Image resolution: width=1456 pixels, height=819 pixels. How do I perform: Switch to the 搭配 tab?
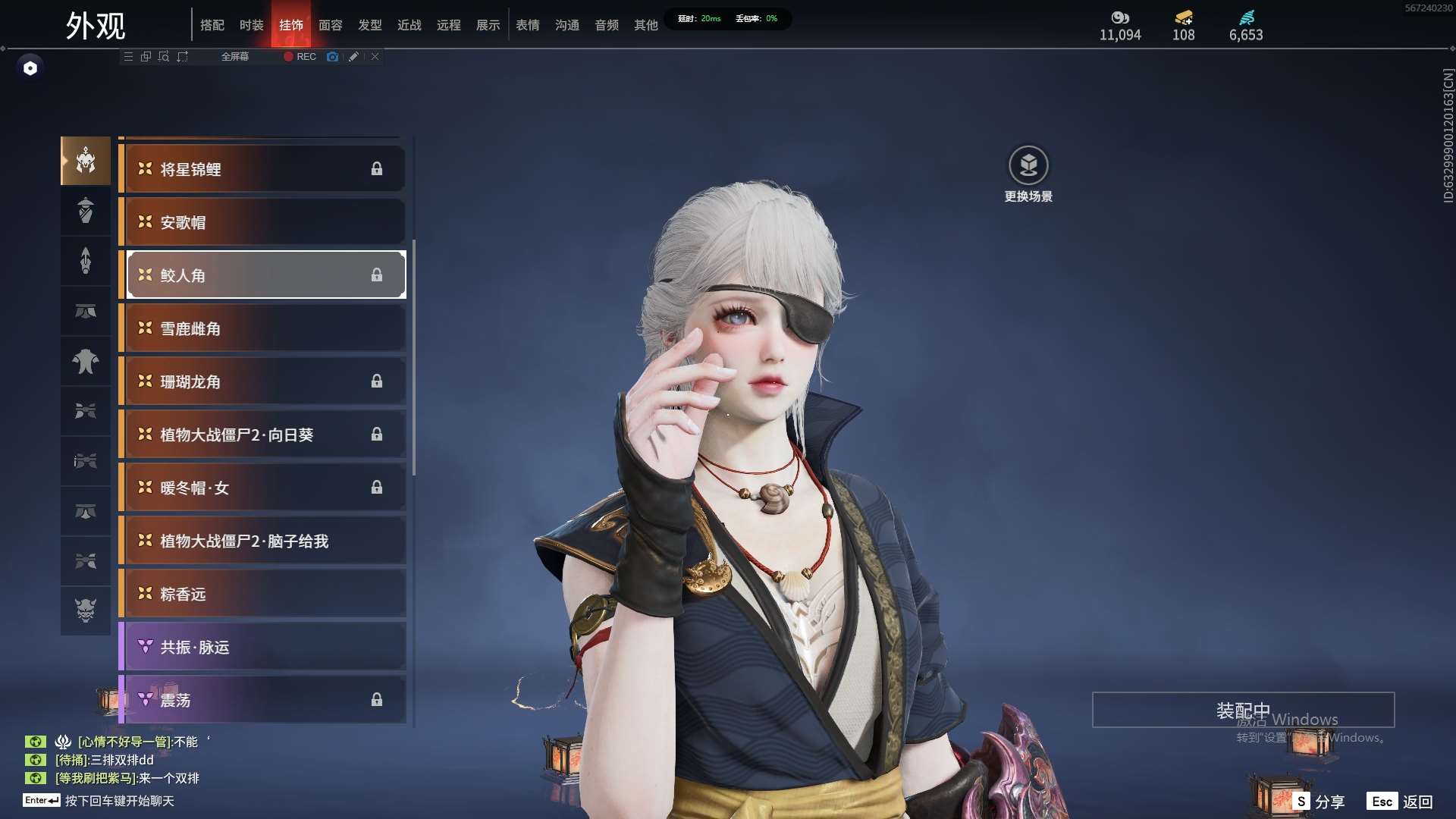212,25
